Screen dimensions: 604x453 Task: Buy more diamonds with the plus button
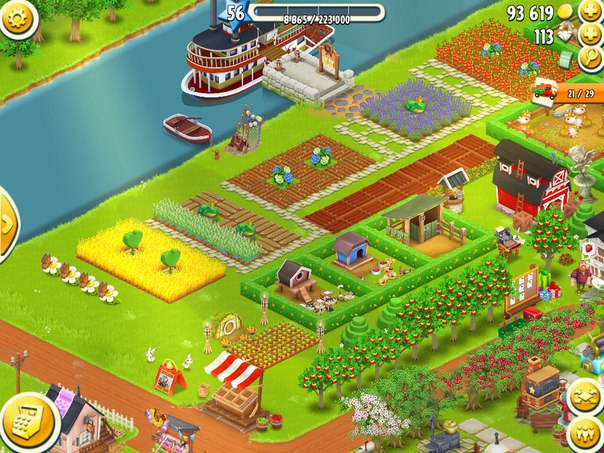click(x=592, y=35)
